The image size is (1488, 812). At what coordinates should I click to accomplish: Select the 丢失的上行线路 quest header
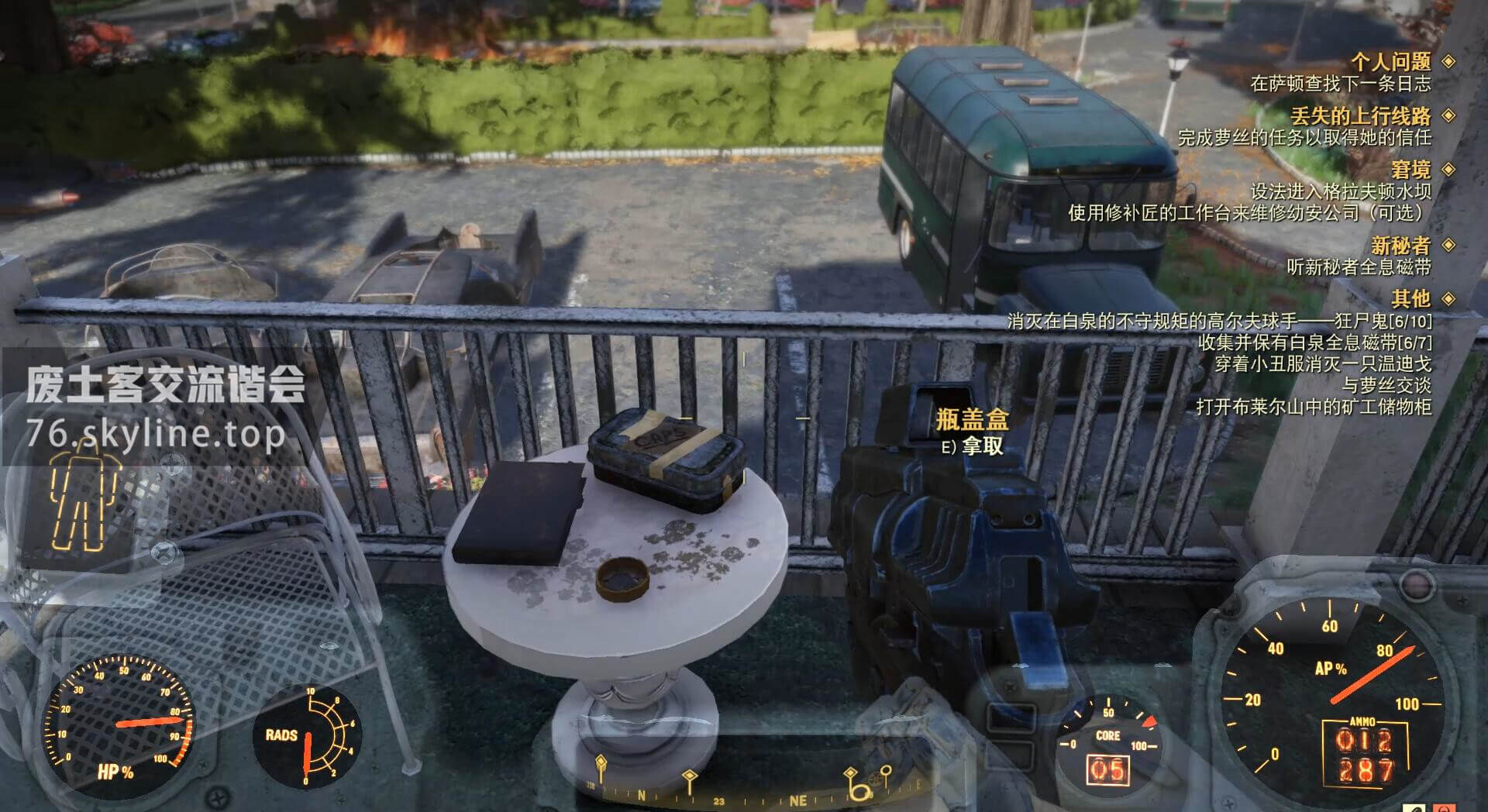pyautogui.click(x=1360, y=116)
